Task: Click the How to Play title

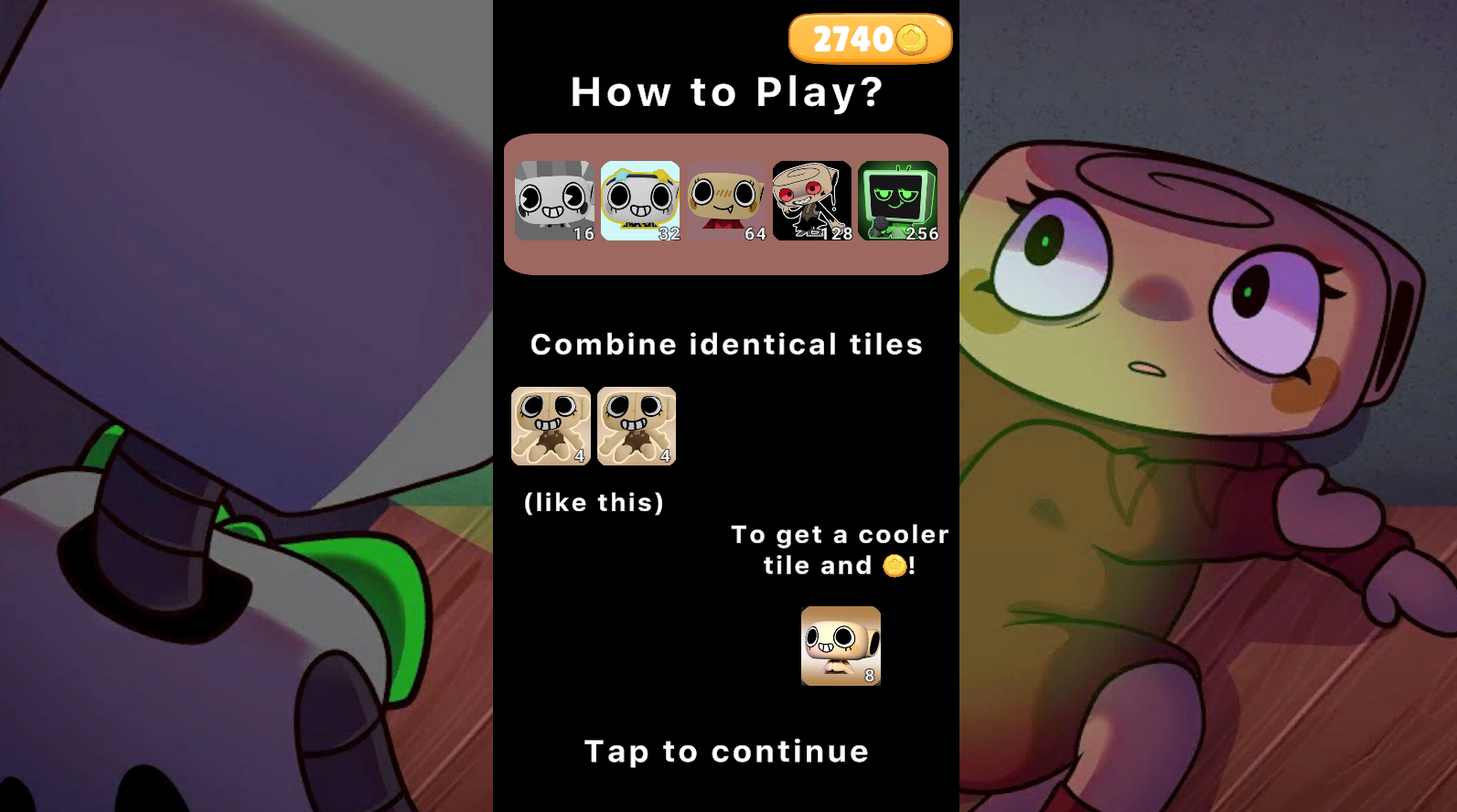Action: tap(727, 91)
